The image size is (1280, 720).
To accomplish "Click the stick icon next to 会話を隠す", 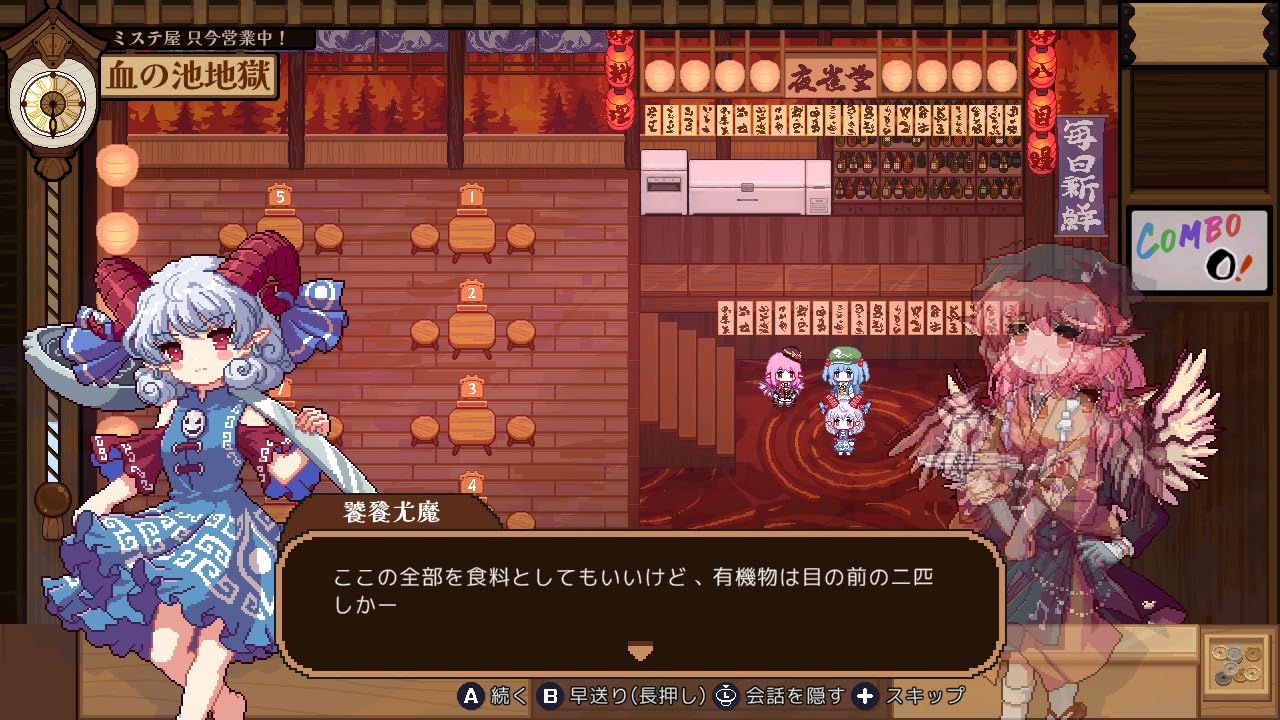I will 726,698.
